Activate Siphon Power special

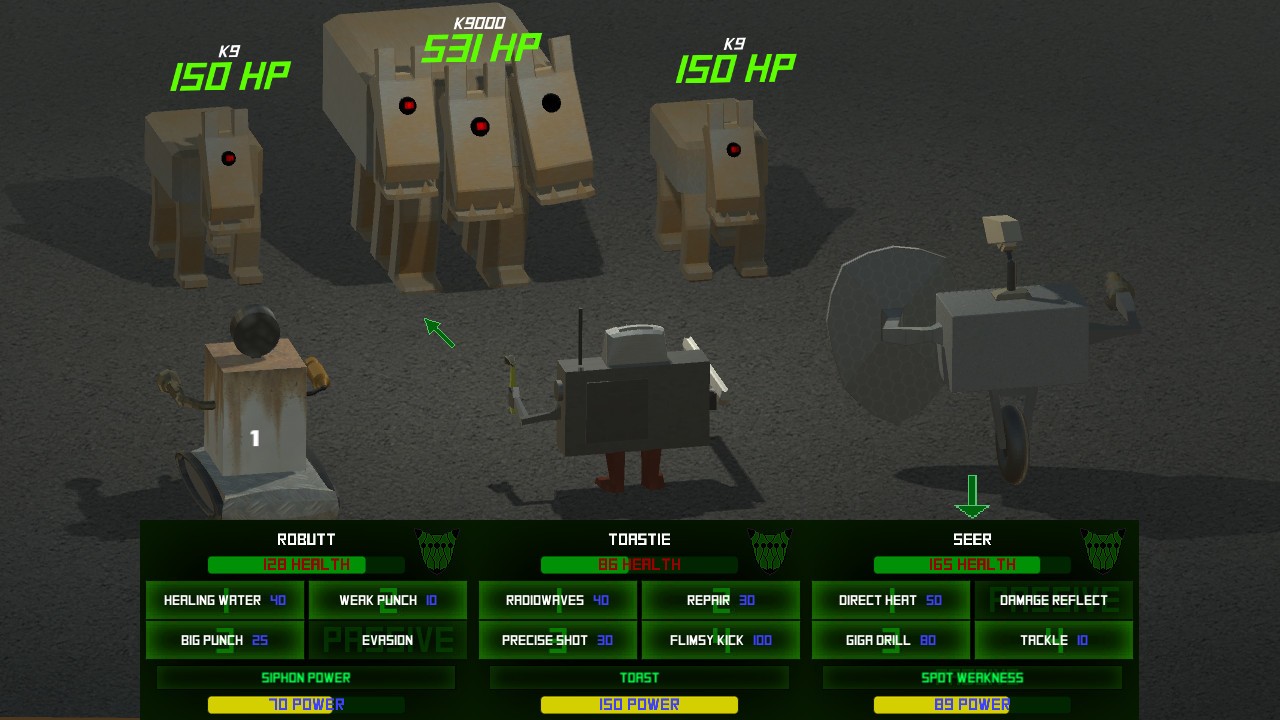(x=304, y=677)
